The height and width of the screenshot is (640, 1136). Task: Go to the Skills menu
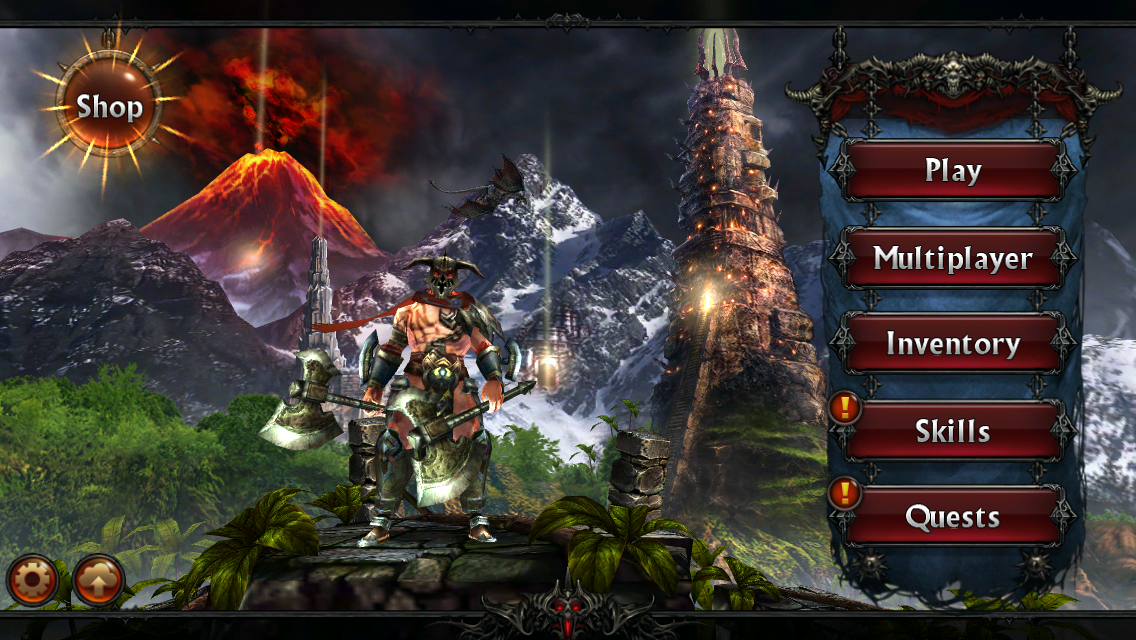(x=952, y=431)
